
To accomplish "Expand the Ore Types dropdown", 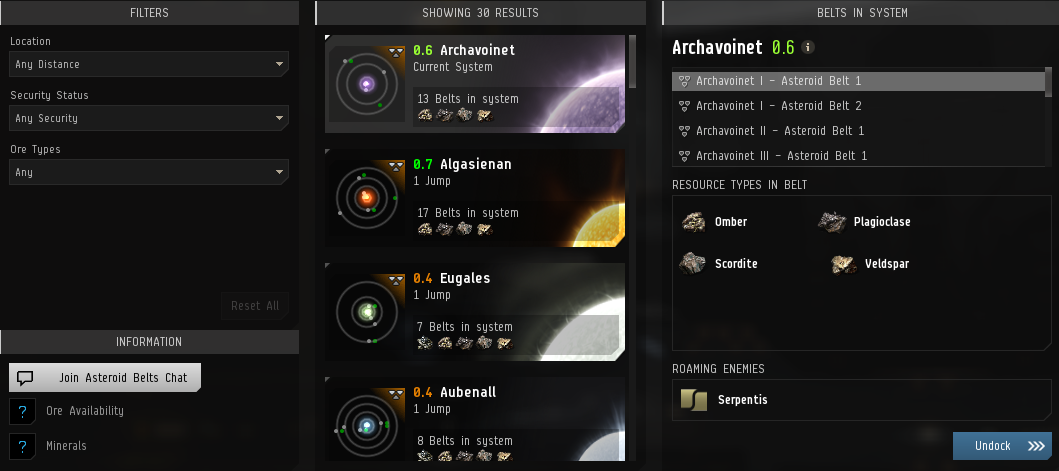I will 149,173.
